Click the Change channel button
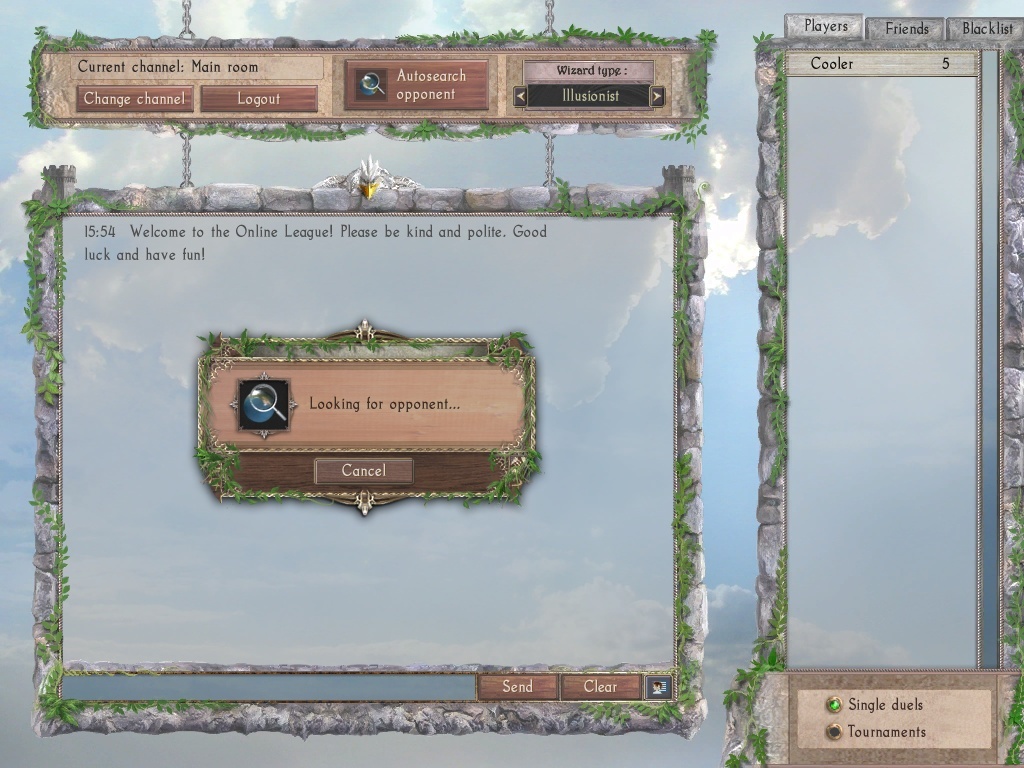Image resolution: width=1024 pixels, height=768 pixels. (134, 99)
